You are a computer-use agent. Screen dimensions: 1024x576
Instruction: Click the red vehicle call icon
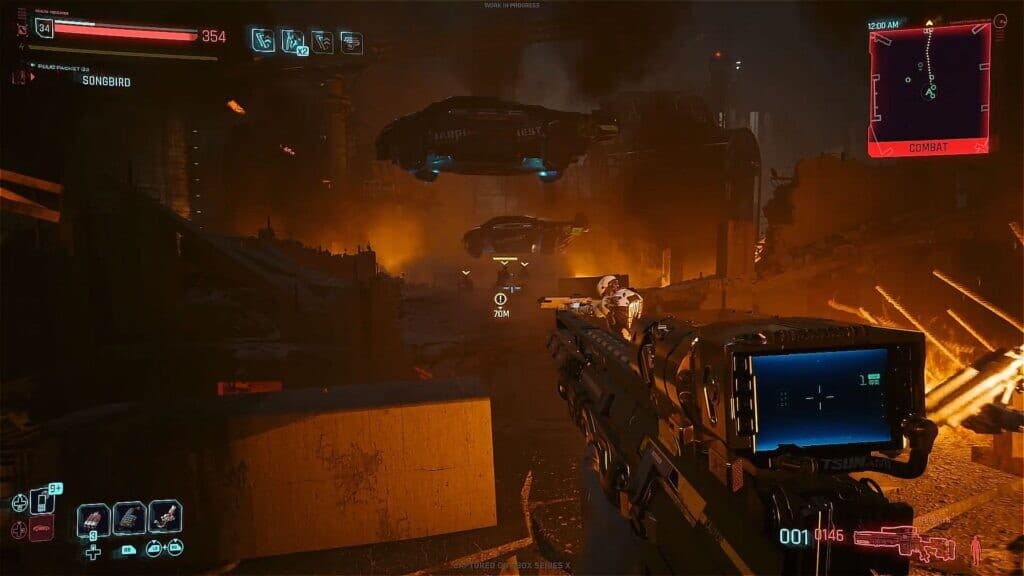click(x=42, y=527)
